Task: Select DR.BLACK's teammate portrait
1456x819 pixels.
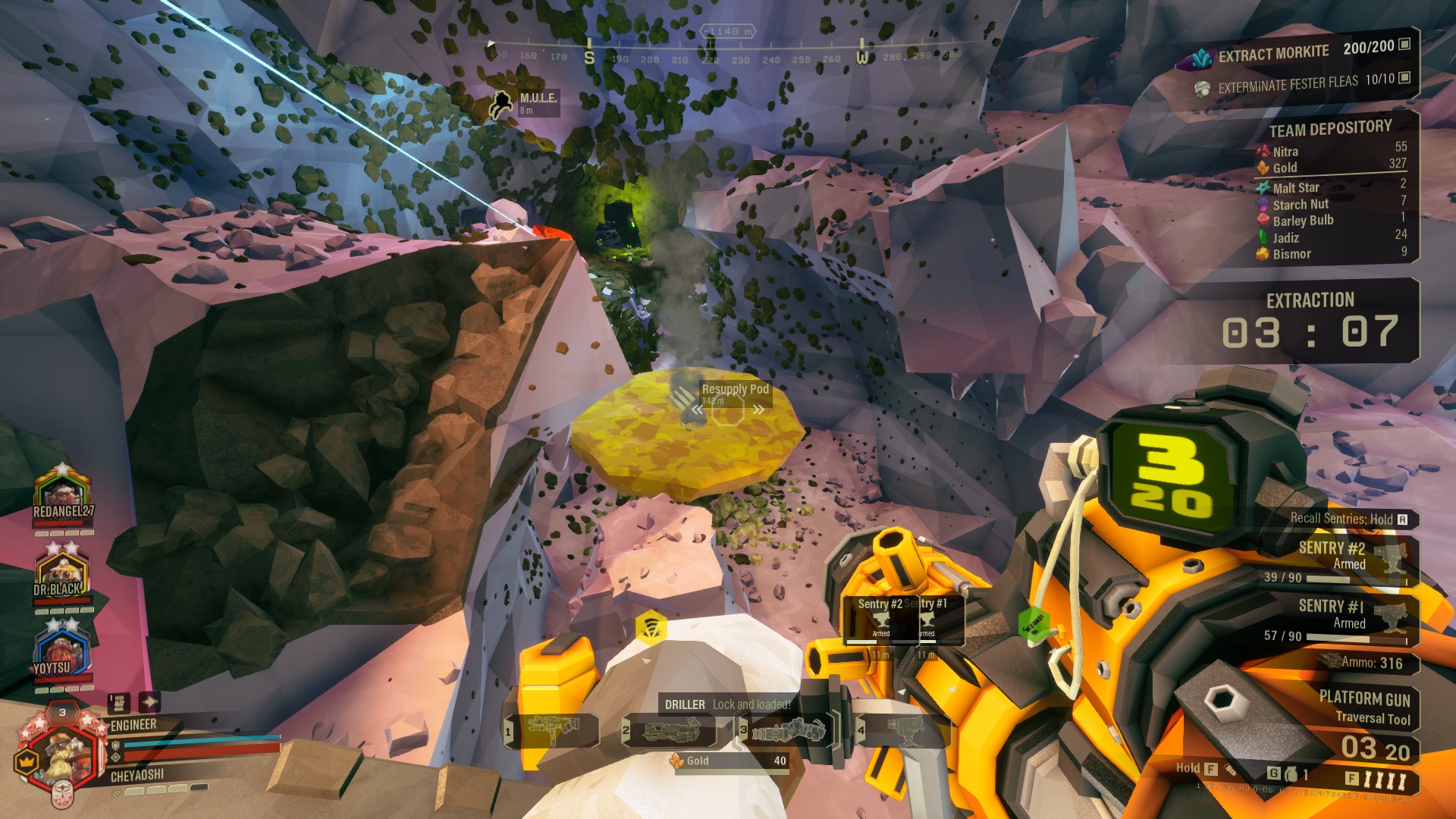Action: coord(61,573)
